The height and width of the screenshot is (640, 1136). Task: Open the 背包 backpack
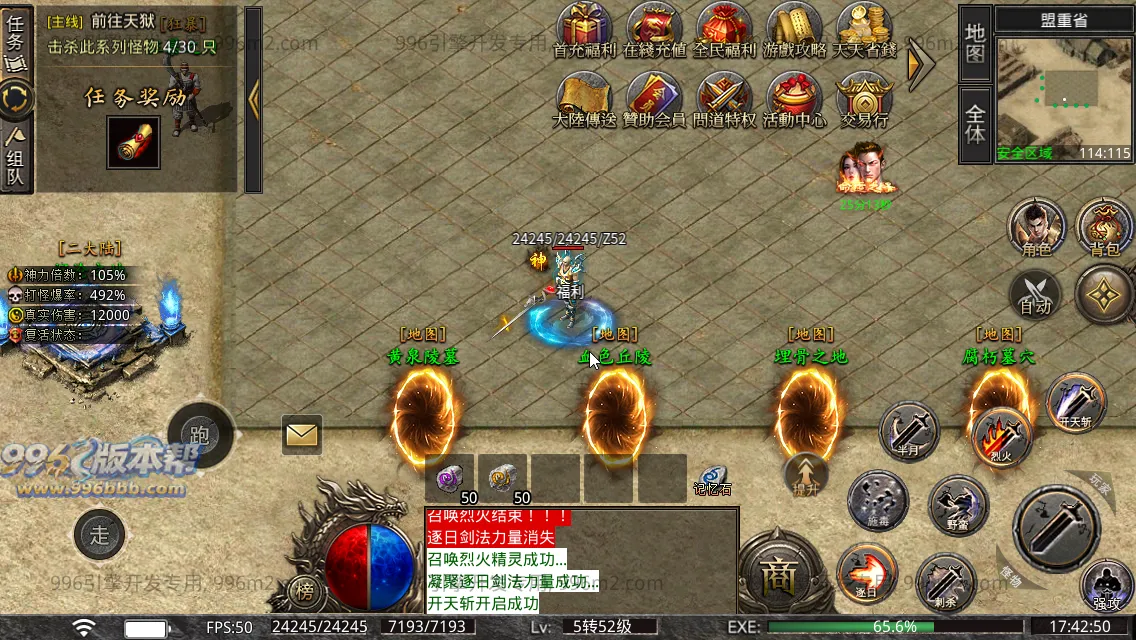pos(1105,225)
